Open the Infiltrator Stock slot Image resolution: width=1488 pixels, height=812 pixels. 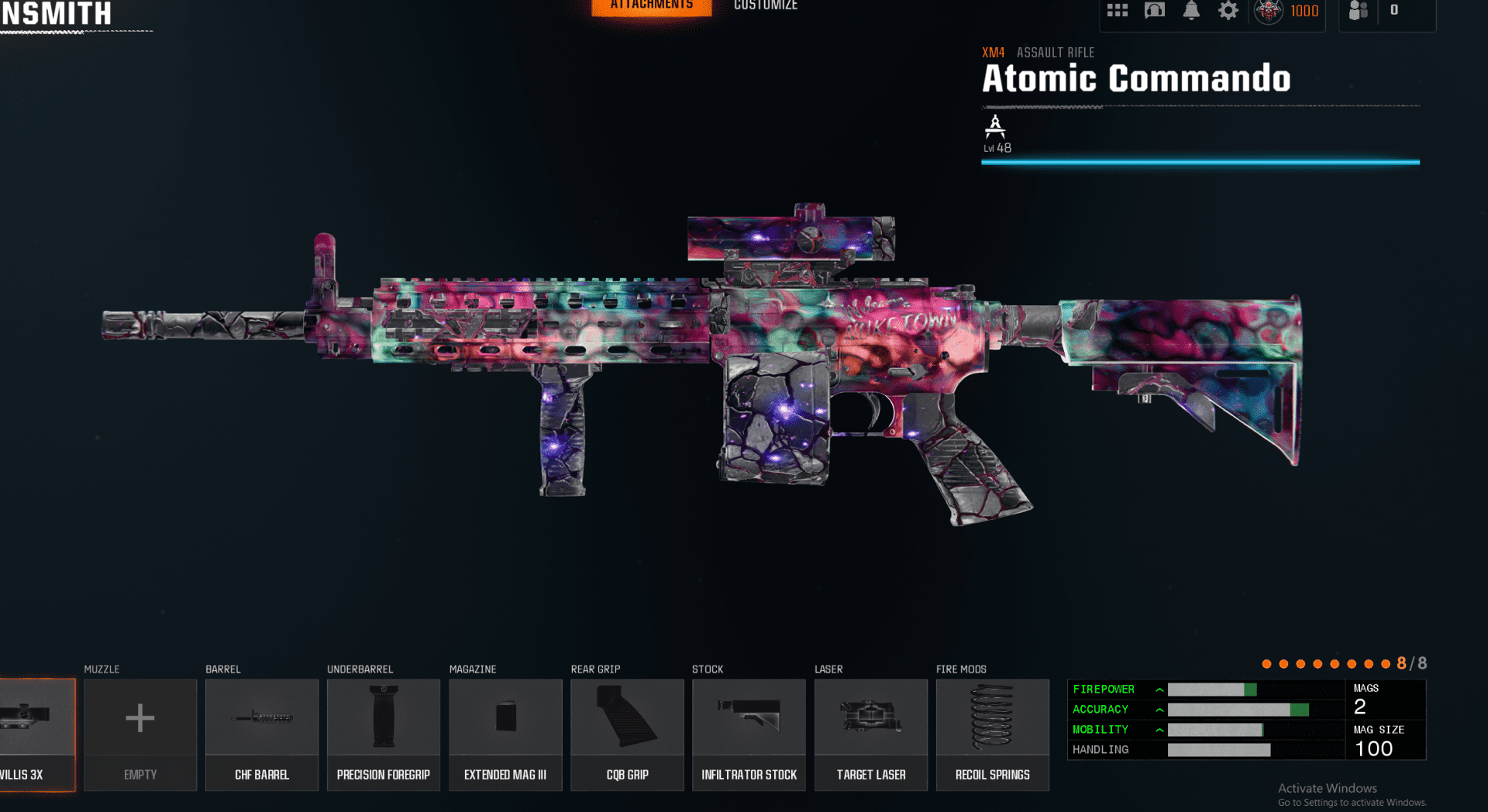pyautogui.click(x=749, y=734)
